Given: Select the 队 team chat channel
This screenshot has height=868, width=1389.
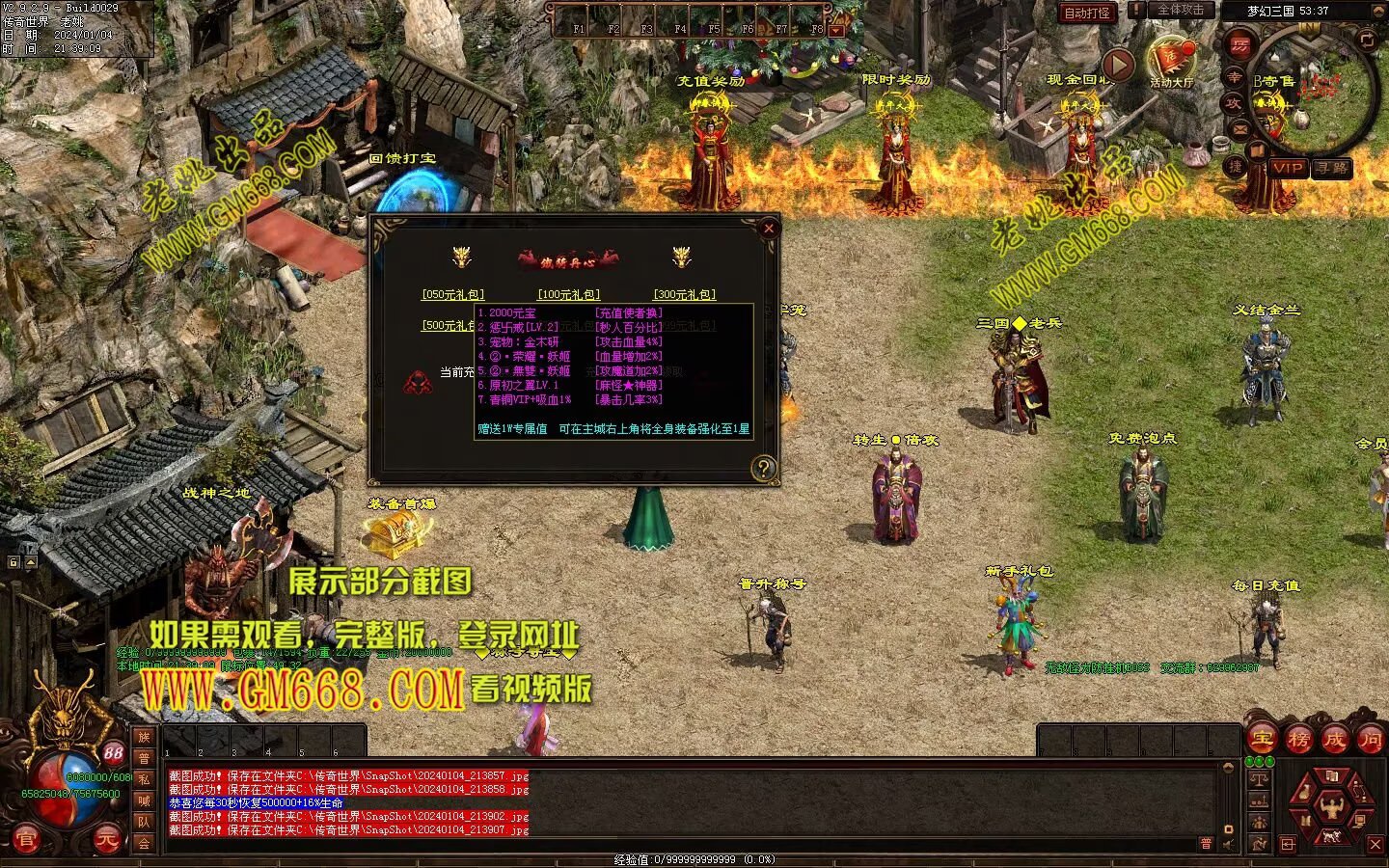Looking at the screenshot, I should pos(144,822).
